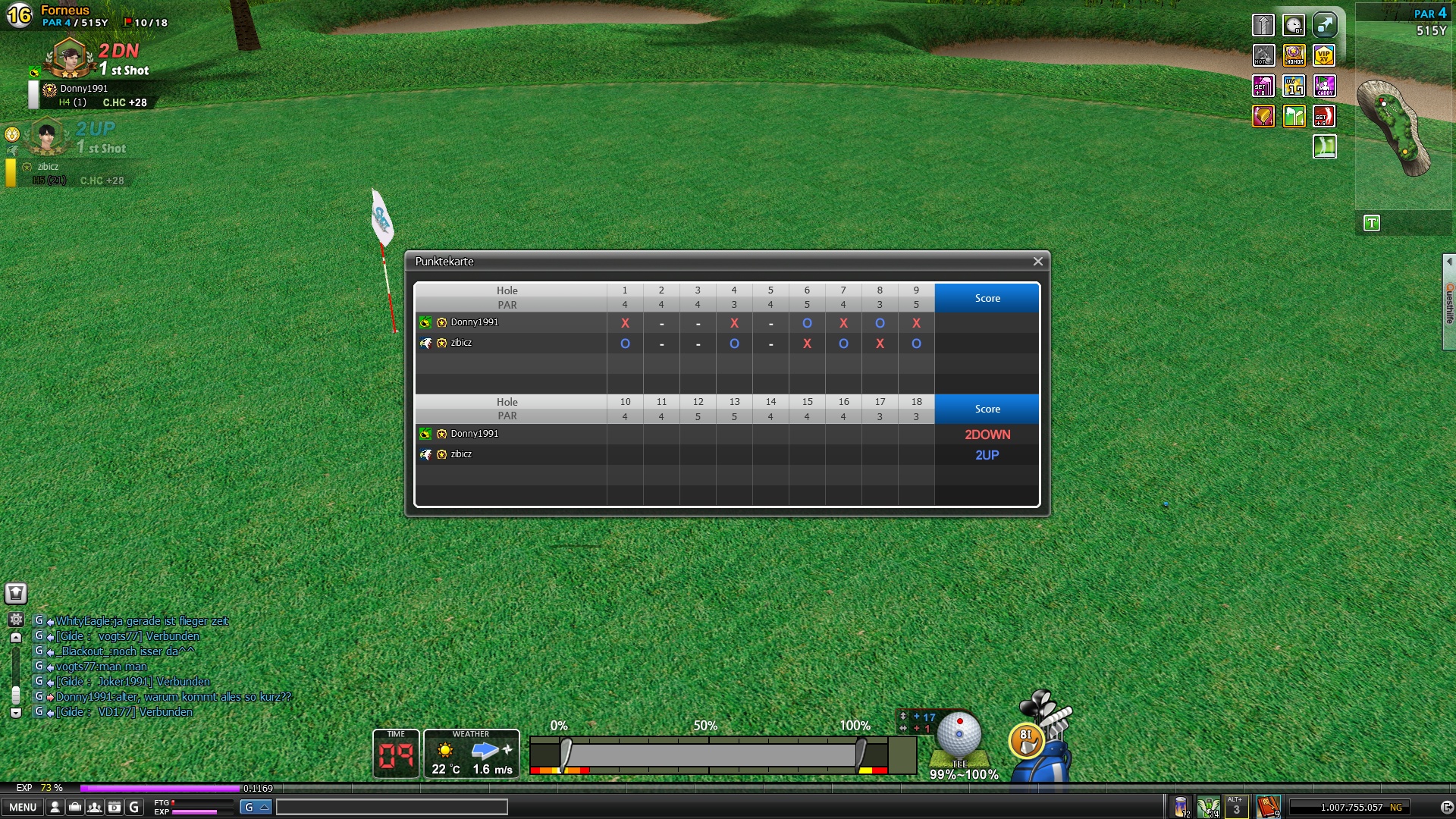Image resolution: width=1456 pixels, height=819 pixels.
Task: Open the inventory bag icon
Action: click(74, 808)
